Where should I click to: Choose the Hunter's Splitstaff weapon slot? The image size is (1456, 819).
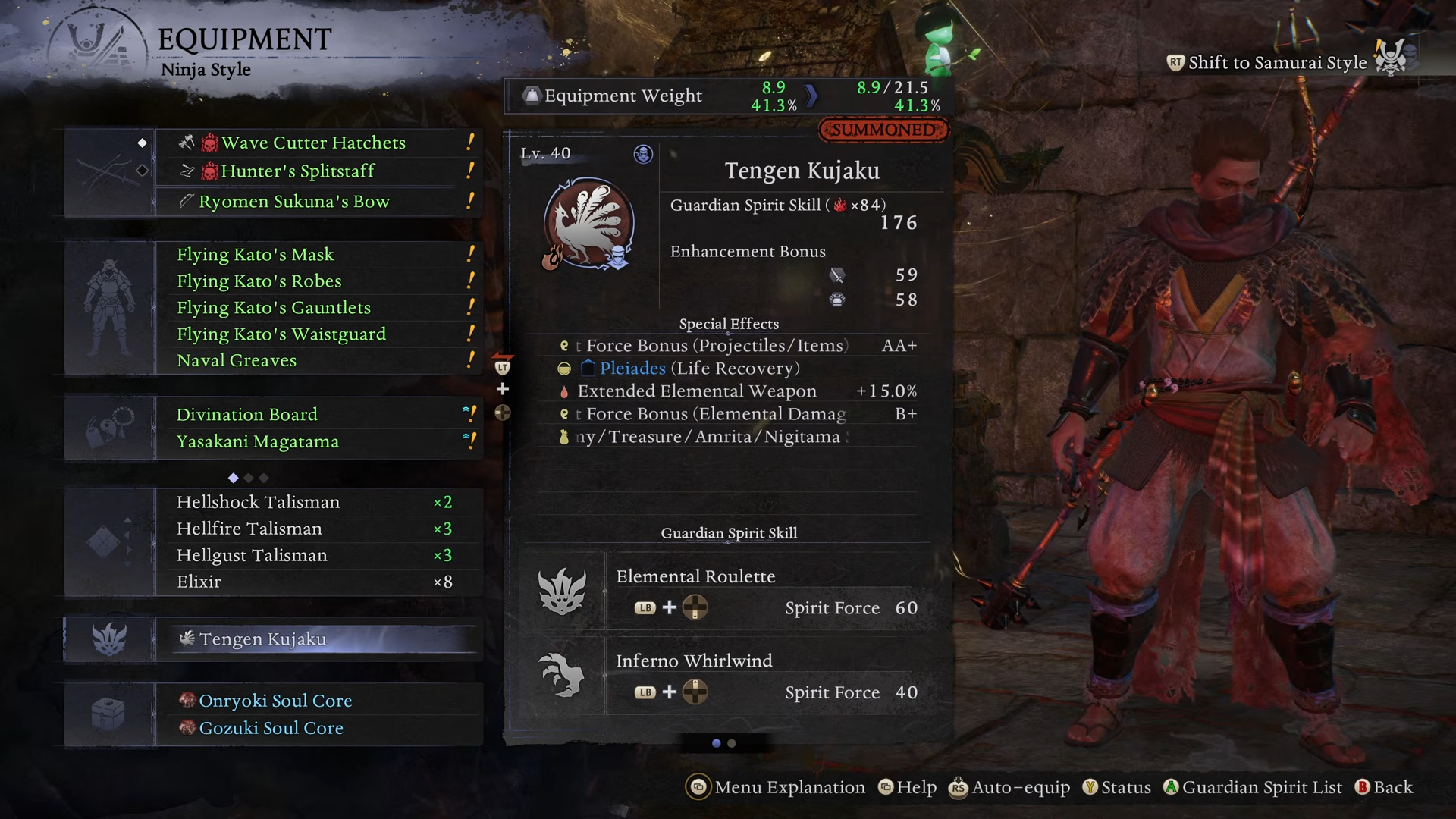pos(298,171)
